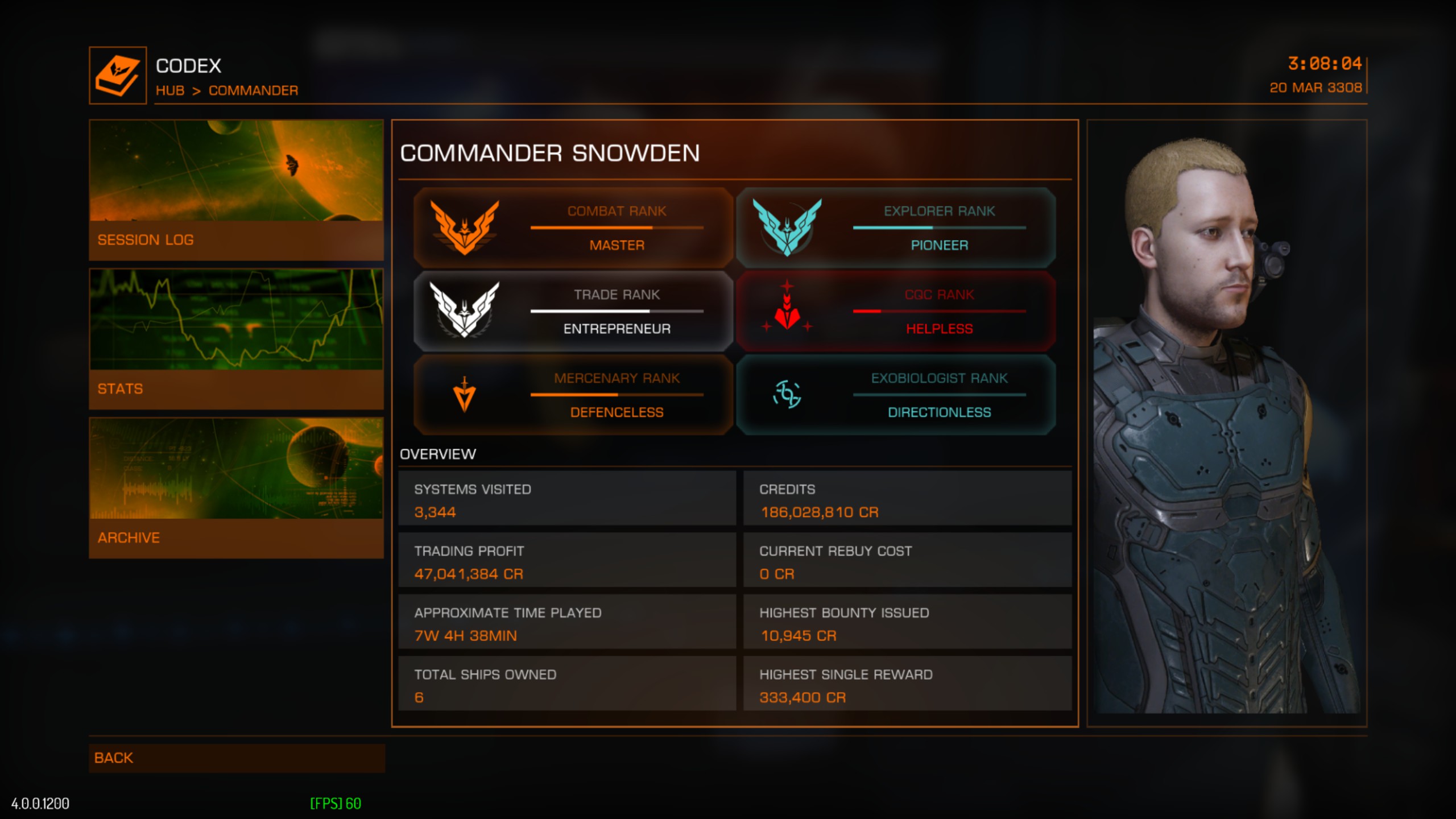Open the Stats section
This screenshot has height=819, width=1456.
pos(236,339)
